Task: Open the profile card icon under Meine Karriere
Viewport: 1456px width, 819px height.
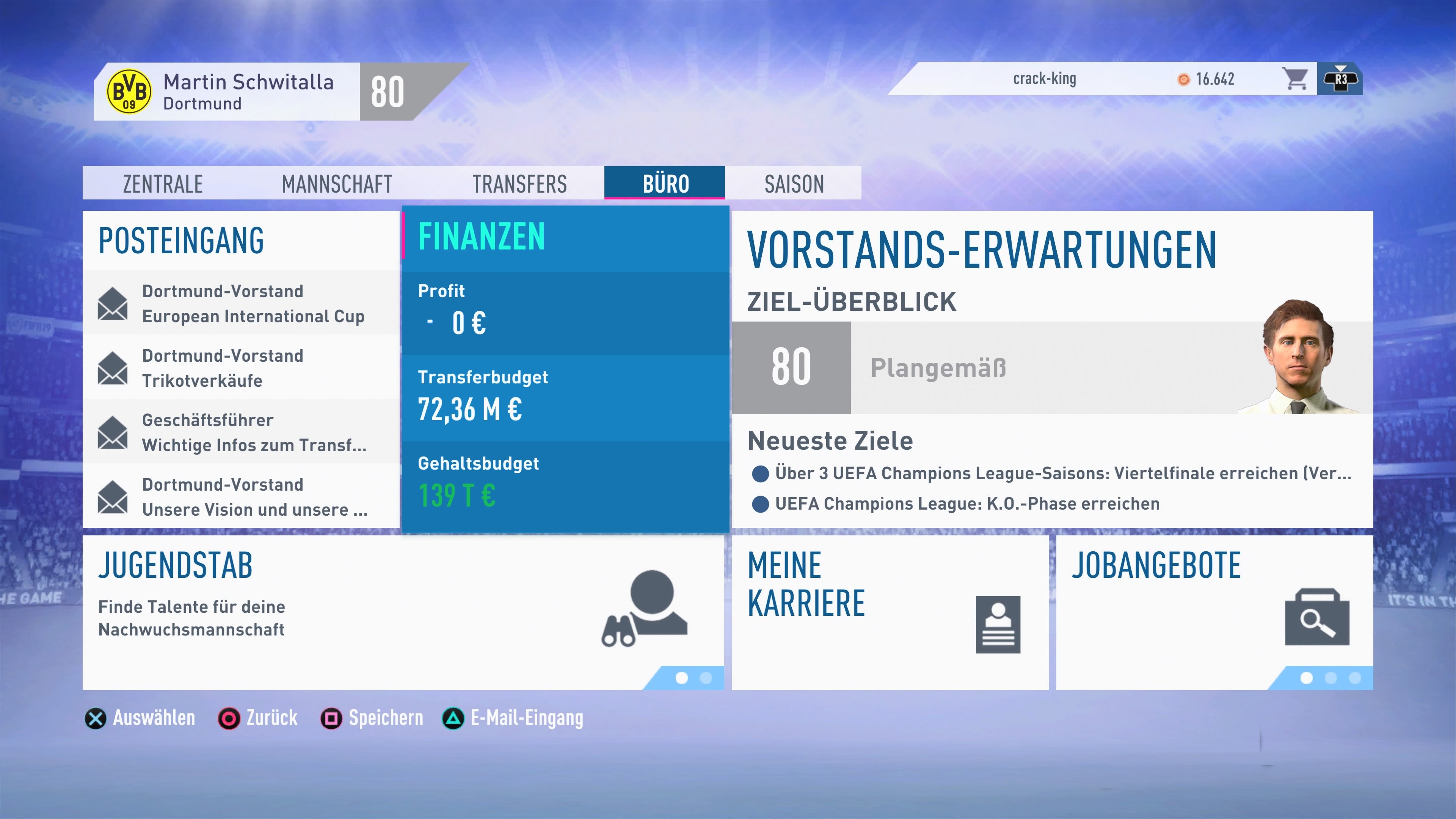Action: pyautogui.click(x=999, y=624)
